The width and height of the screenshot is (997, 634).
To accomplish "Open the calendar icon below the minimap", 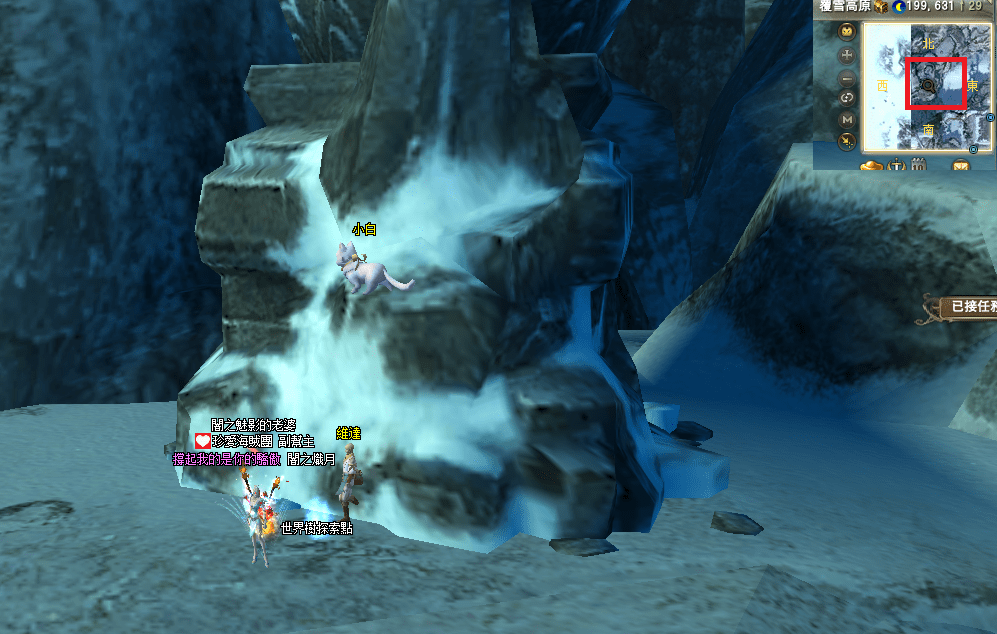I will tap(918, 166).
